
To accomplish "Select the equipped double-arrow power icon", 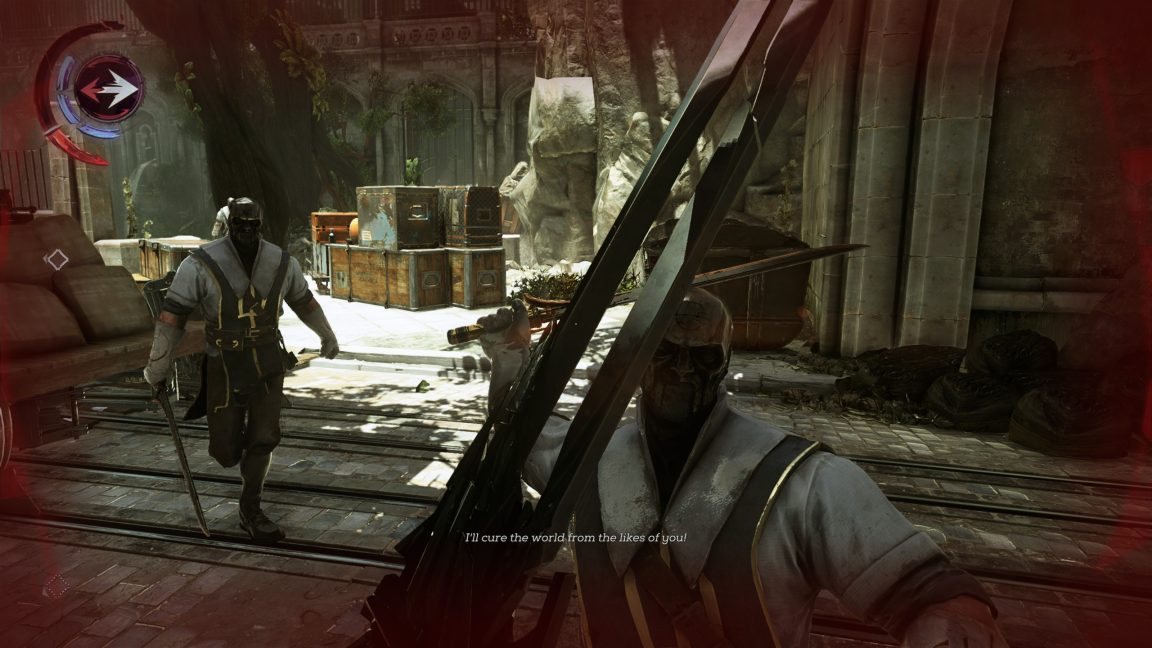I will pos(109,89).
